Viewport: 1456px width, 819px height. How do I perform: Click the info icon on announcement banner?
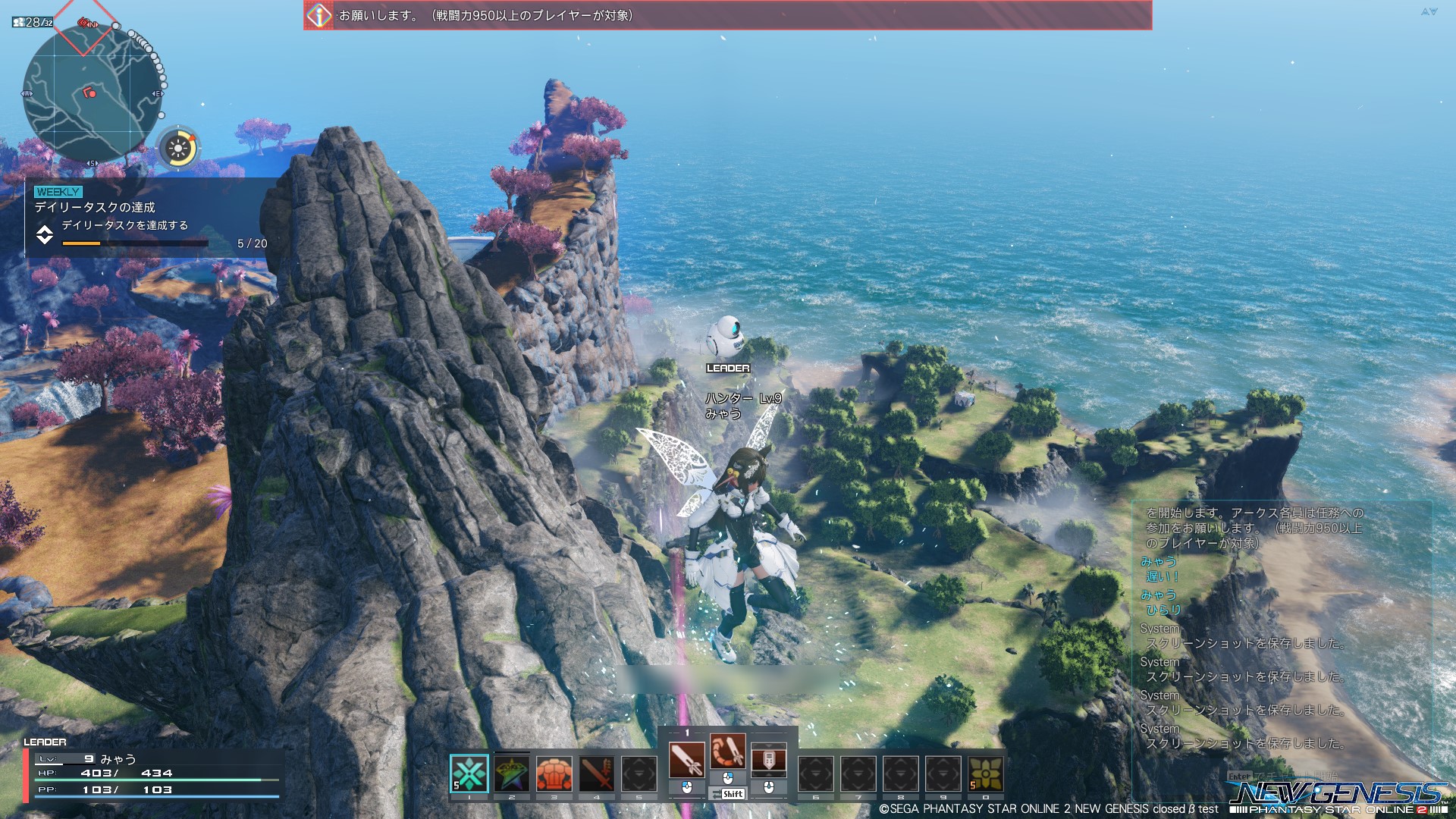319,15
